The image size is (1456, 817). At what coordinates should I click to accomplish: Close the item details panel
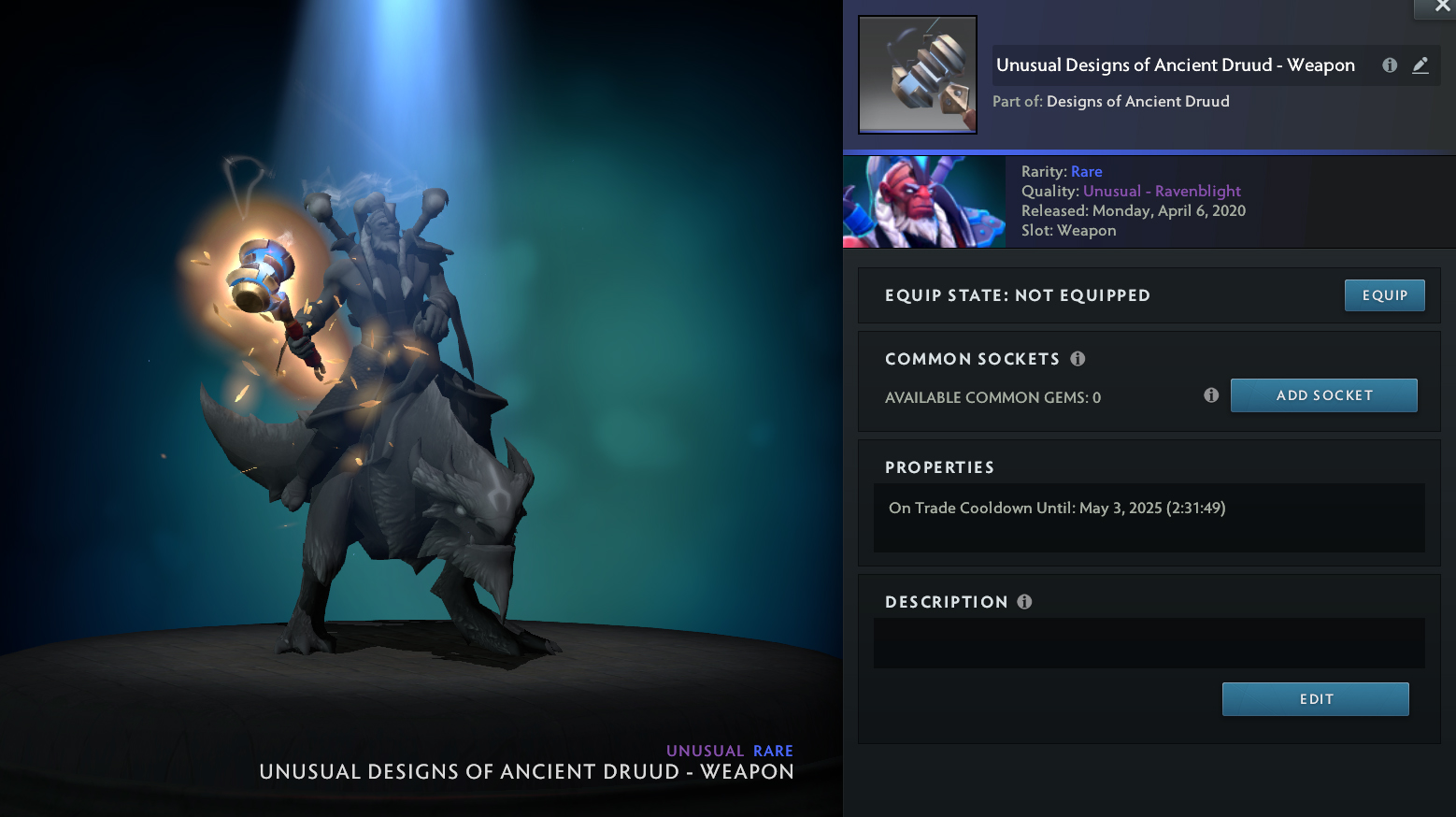1441,7
